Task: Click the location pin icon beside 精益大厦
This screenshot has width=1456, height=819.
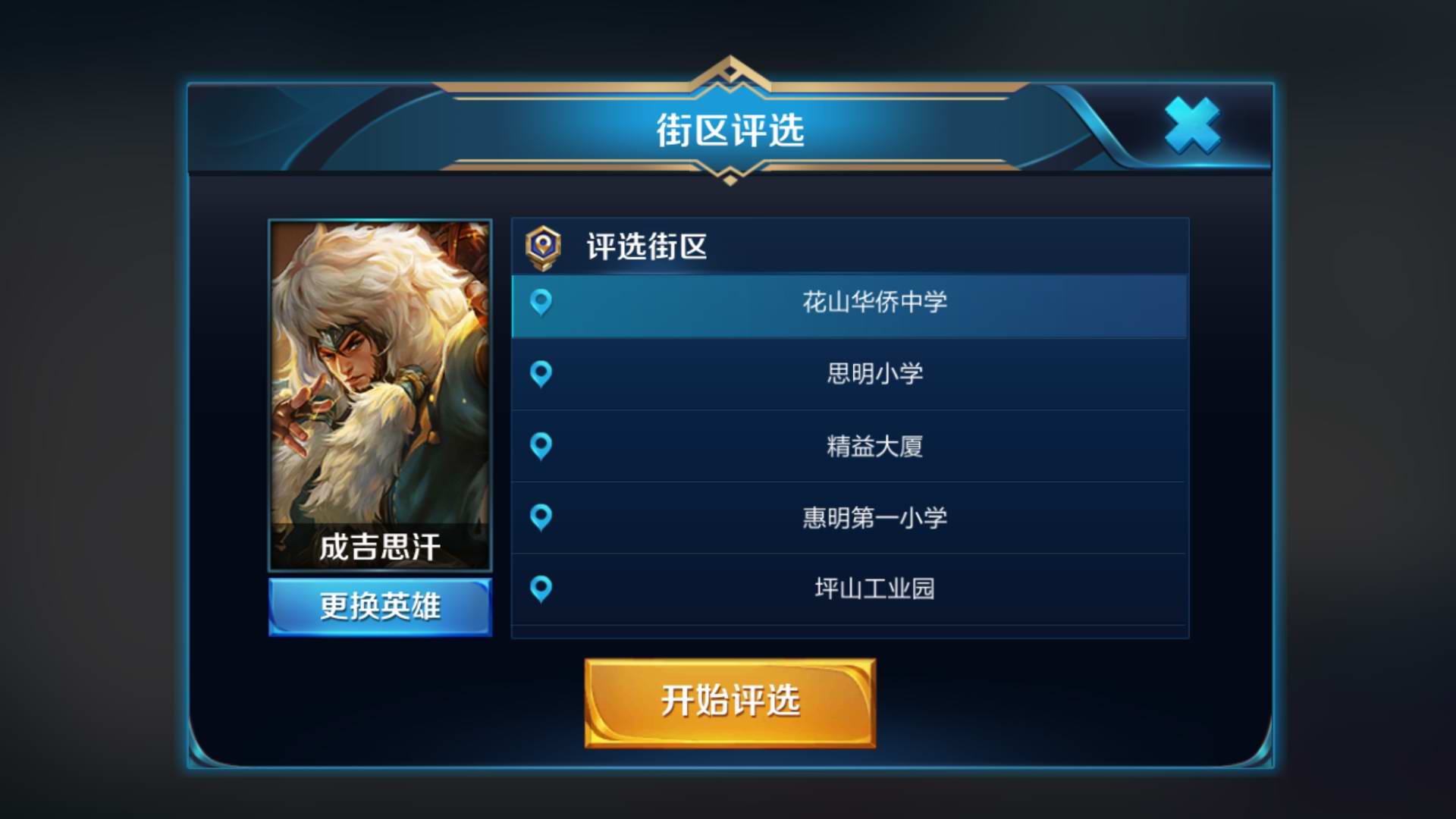Action: [x=541, y=446]
